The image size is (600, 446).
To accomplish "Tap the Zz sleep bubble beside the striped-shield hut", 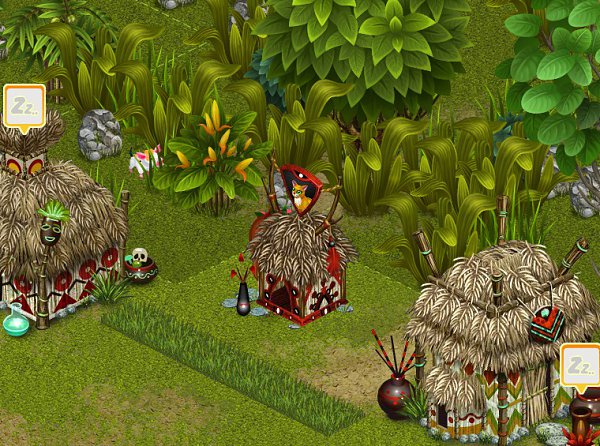I will 580,366.
